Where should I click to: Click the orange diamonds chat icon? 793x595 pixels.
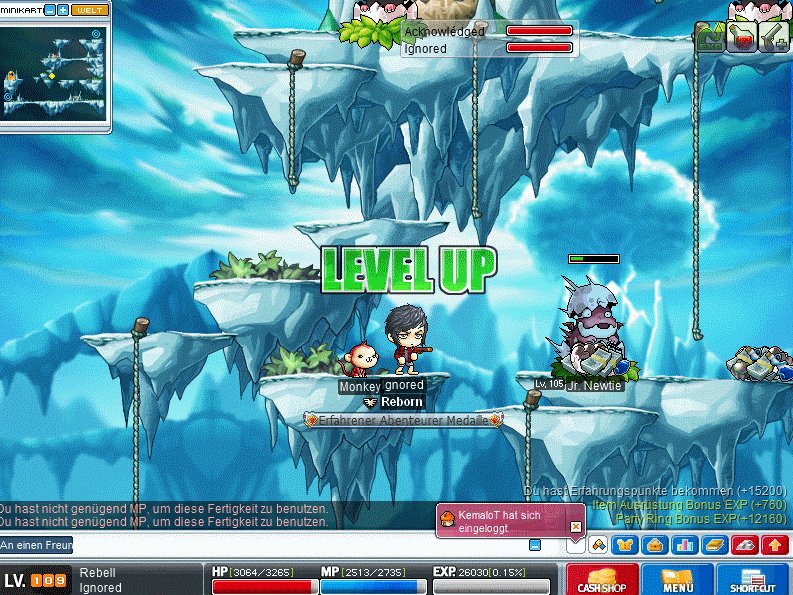pyautogui.click(x=597, y=545)
